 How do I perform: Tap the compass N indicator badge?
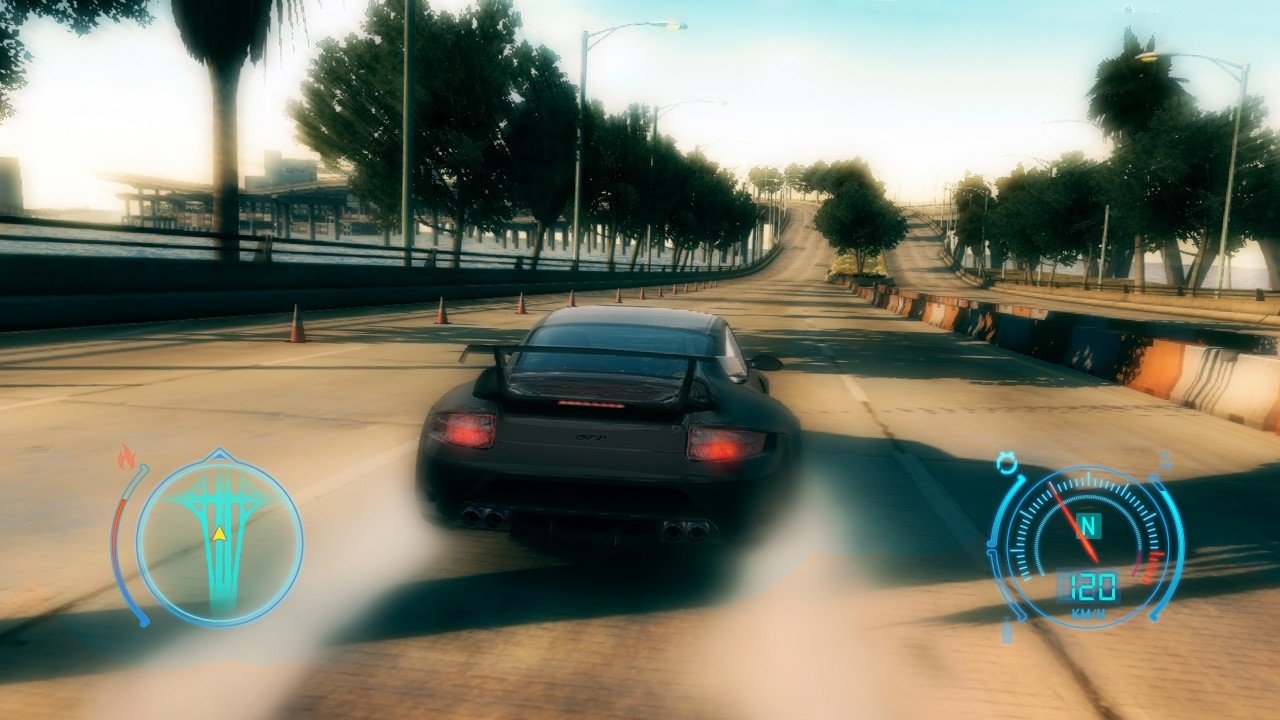(x=1087, y=525)
